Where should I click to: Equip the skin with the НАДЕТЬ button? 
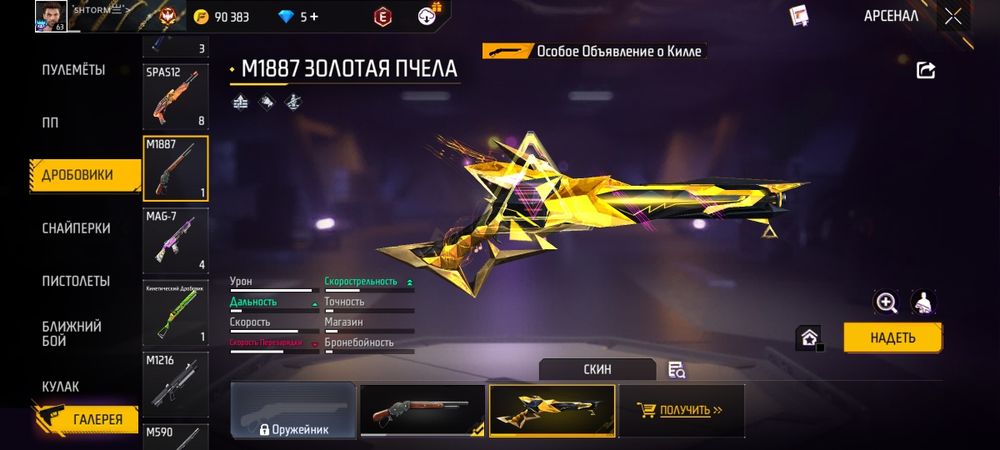click(892, 337)
